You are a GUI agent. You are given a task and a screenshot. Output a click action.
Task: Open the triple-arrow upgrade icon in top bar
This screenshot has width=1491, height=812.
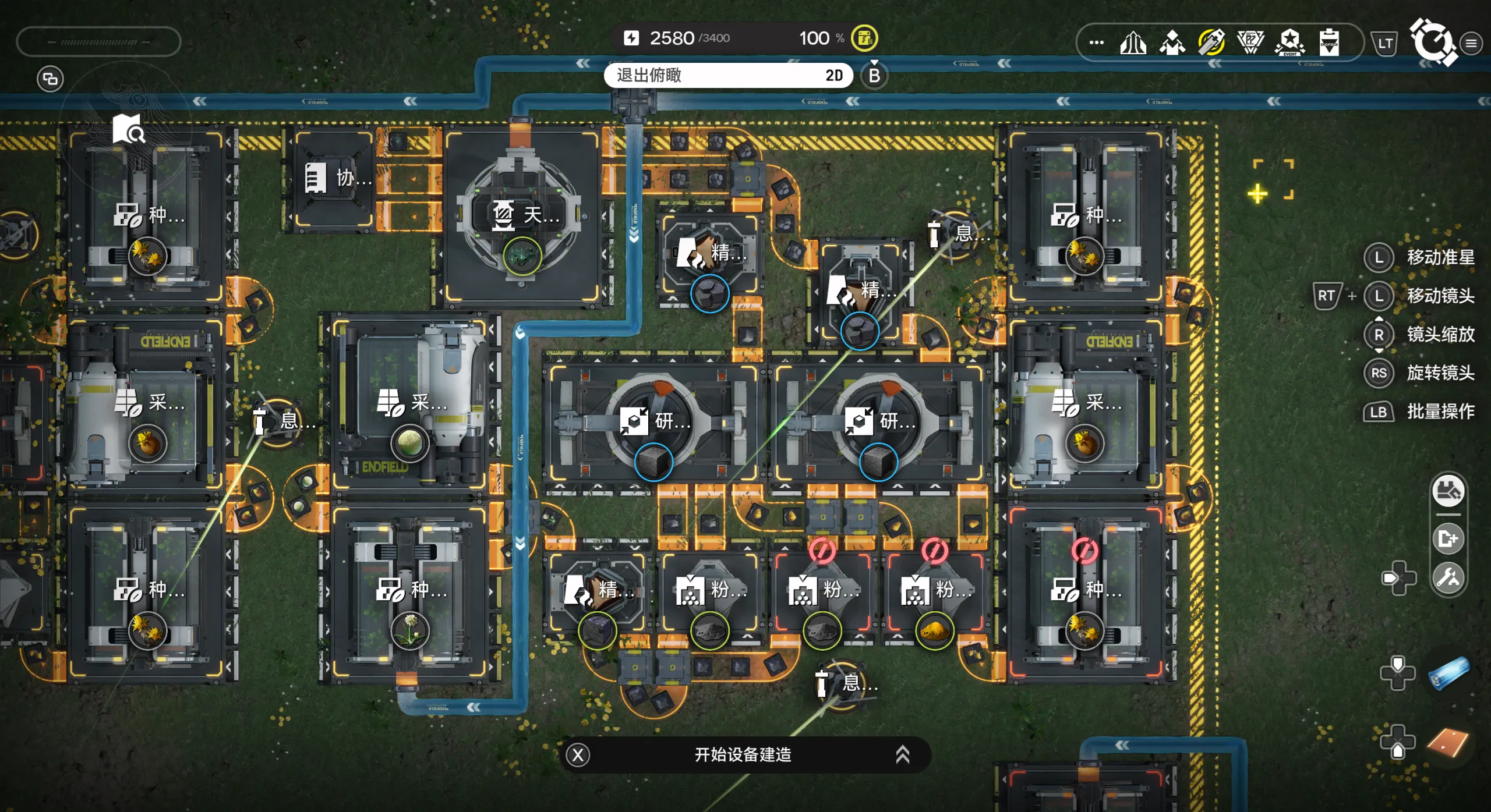click(1133, 42)
